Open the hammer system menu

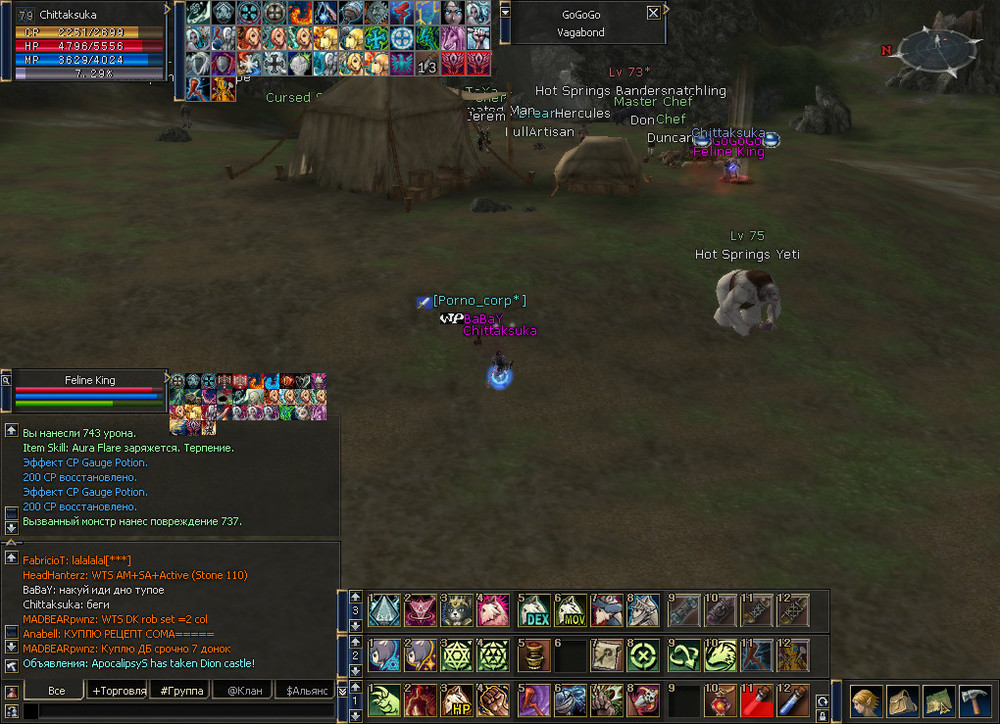coord(973,699)
